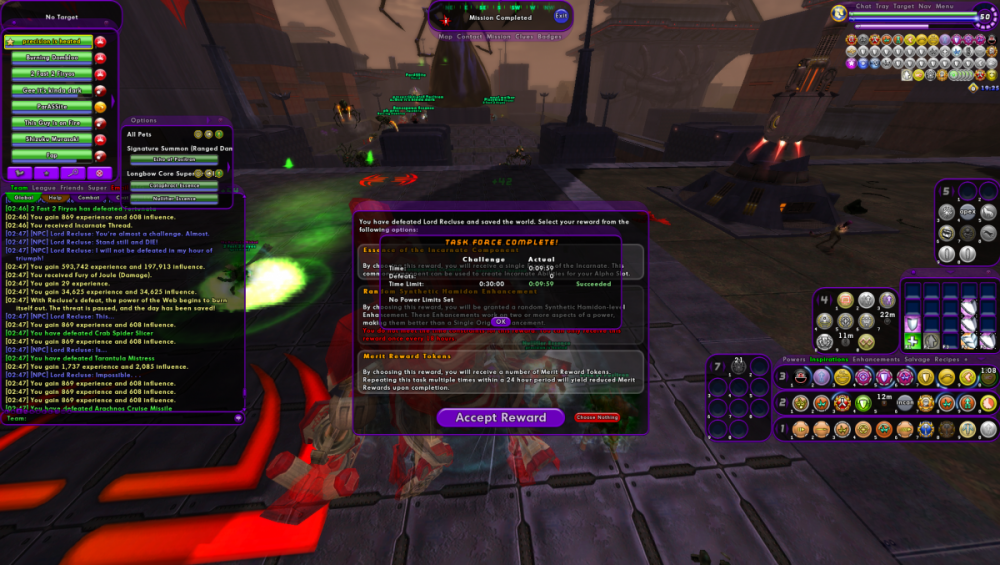The image size is (1000, 565).
Task: Open the Clues window
Action: pyautogui.click(x=526, y=36)
